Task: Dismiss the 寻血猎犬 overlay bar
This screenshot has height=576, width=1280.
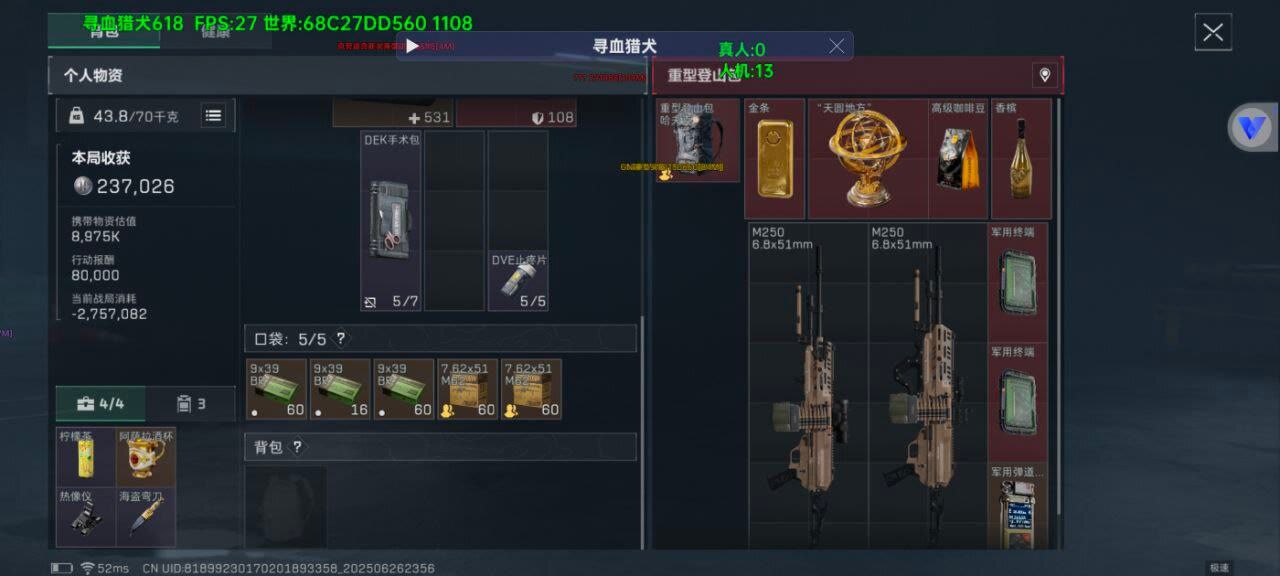Action: click(837, 46)
